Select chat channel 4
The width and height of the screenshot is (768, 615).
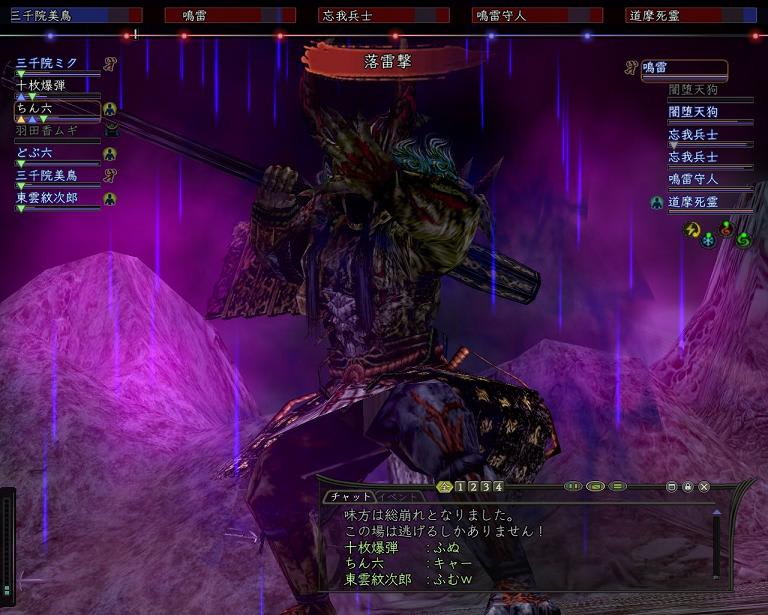click(497, 487)
